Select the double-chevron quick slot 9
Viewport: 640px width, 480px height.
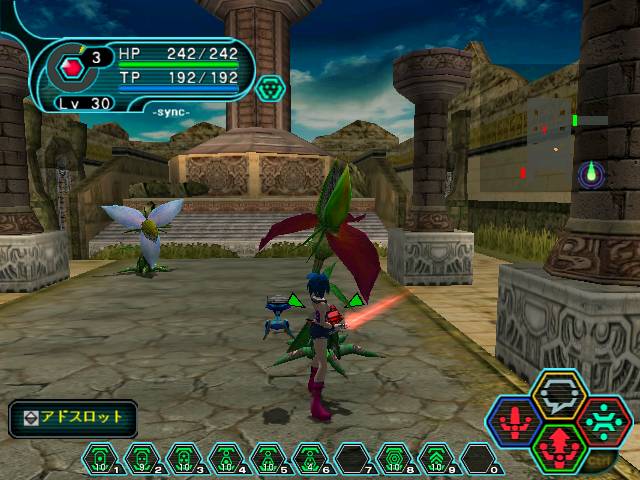[436, 459]
